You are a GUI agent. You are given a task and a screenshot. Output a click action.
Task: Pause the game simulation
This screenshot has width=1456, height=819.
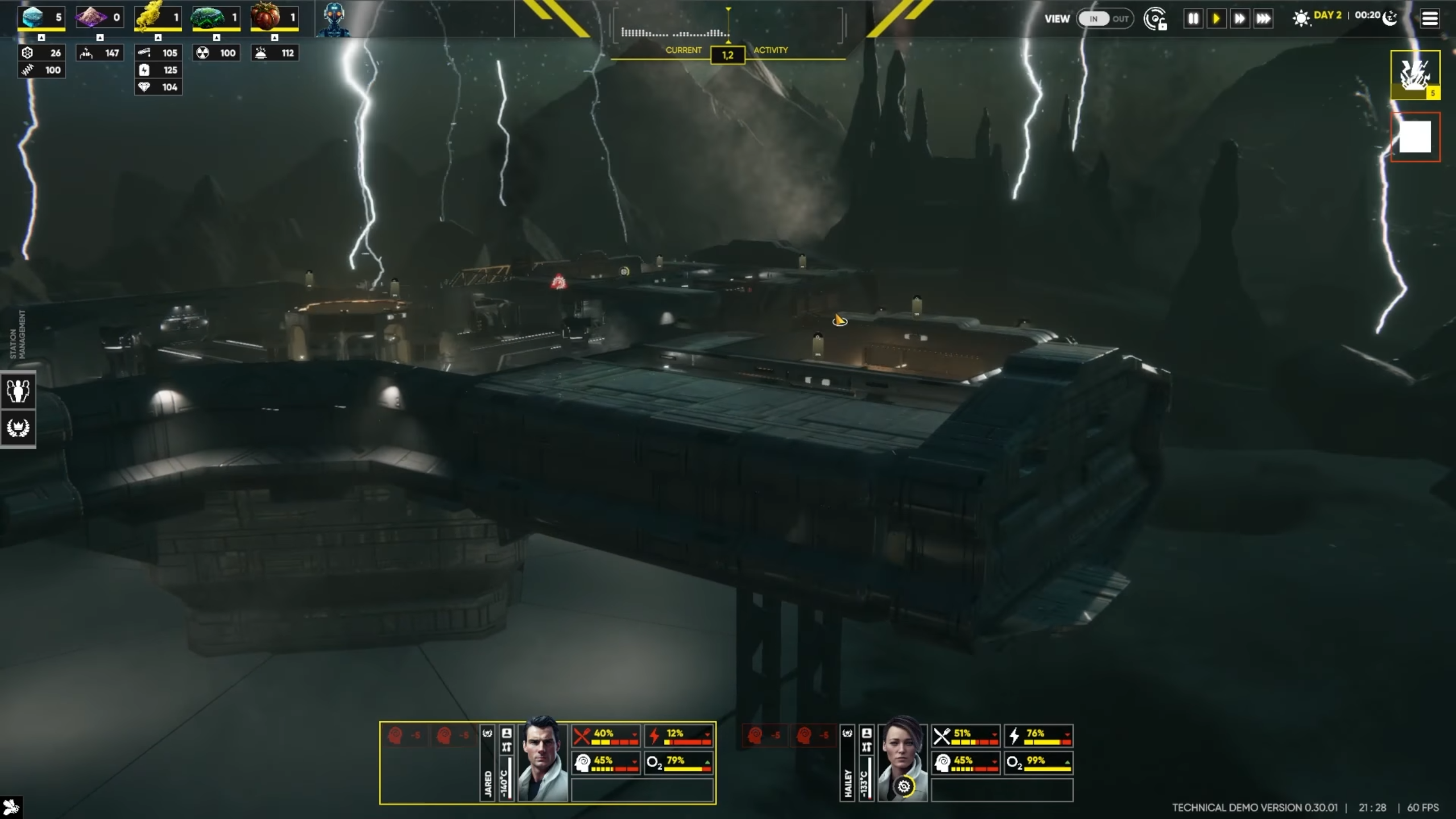[1193, 19]
